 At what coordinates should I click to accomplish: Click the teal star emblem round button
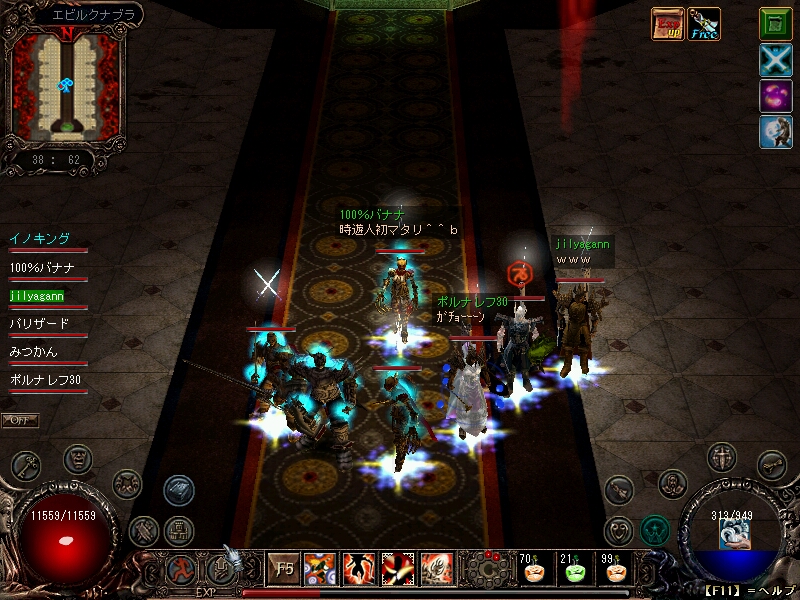click(655, 529)
